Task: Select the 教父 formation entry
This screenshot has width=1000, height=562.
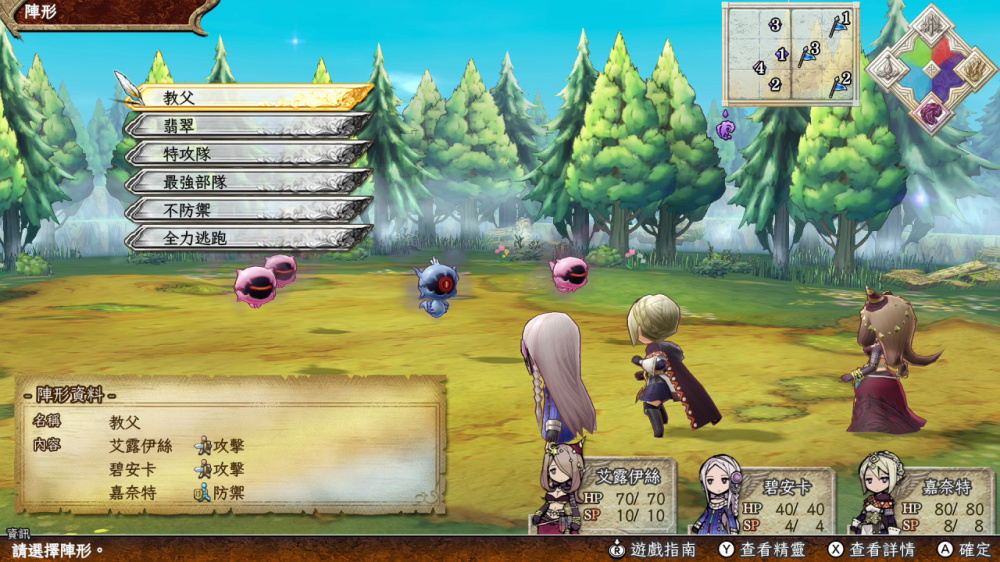Action: (x=250, y=97)
